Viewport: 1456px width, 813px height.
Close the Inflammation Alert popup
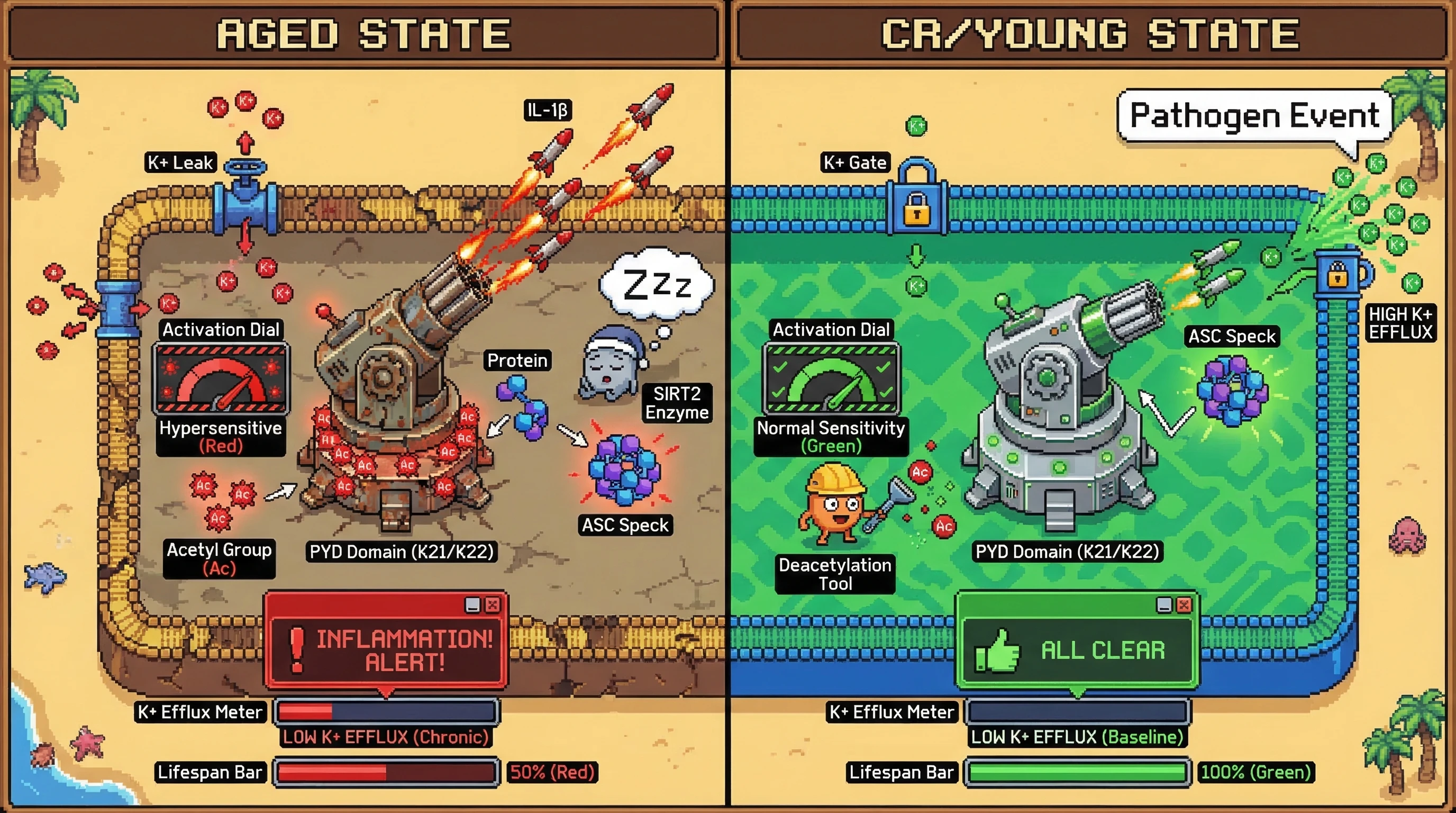tap(493, 605)
